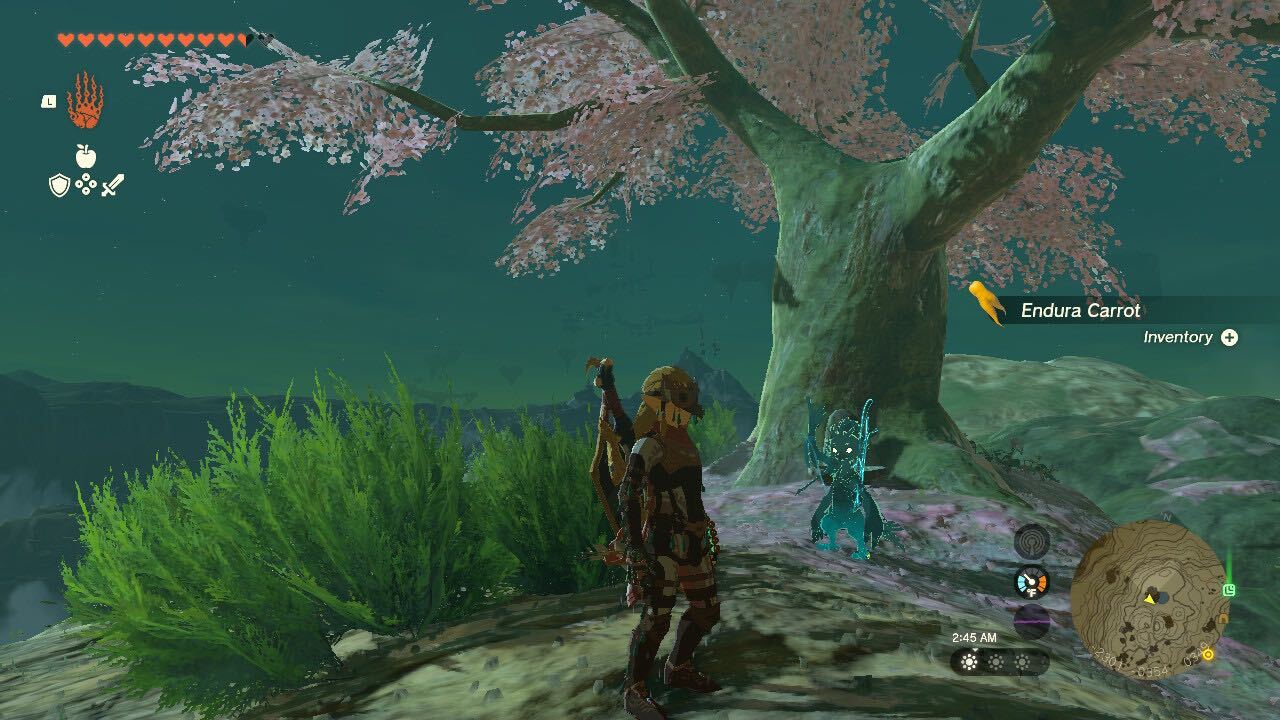Expand the Inventory with the plus control
Viewport: 1280px width, 720px height.
point(1228,337)
